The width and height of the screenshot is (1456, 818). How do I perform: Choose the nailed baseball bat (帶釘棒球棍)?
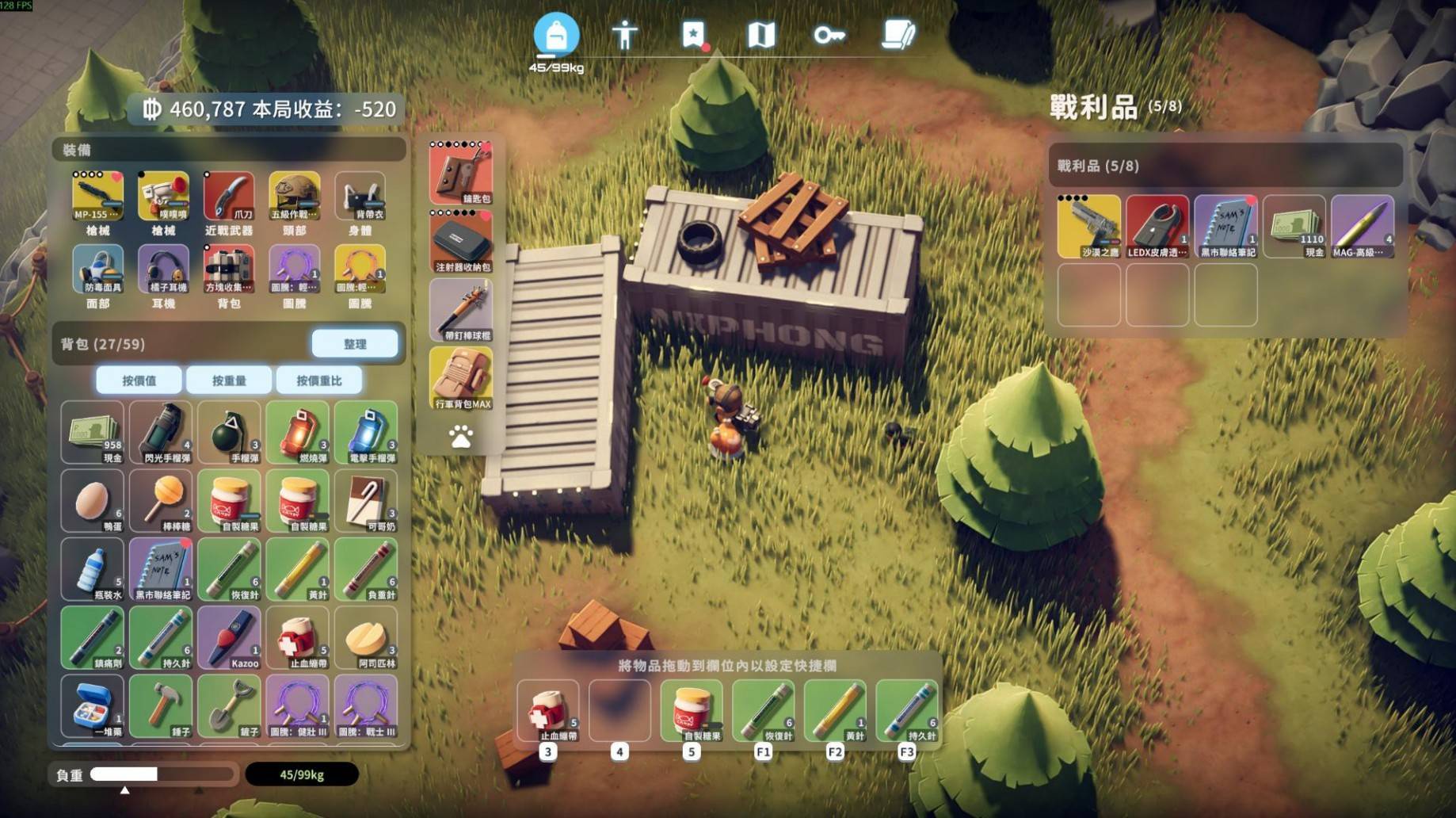click(461, 310)
